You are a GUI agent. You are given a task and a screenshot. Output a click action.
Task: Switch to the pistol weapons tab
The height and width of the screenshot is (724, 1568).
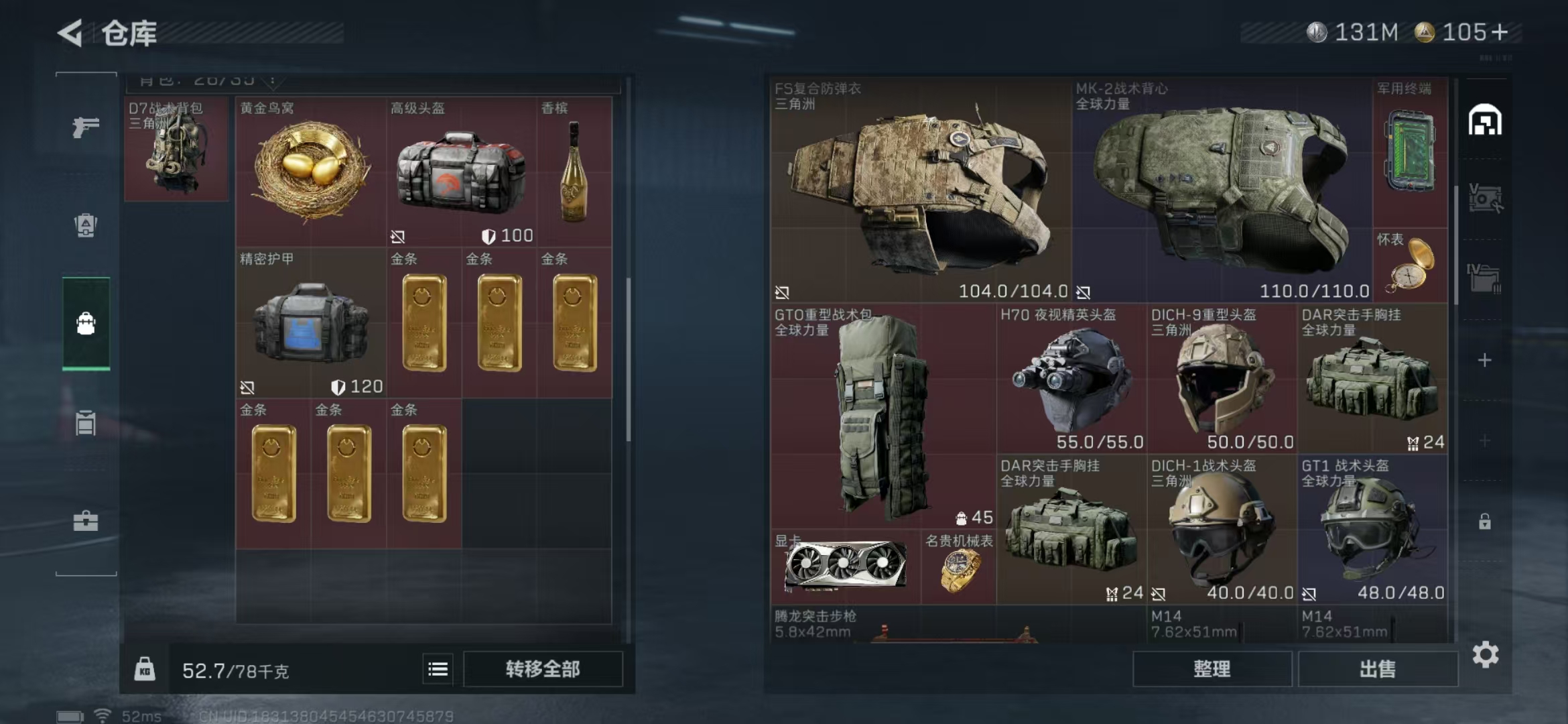pos(86,127)
